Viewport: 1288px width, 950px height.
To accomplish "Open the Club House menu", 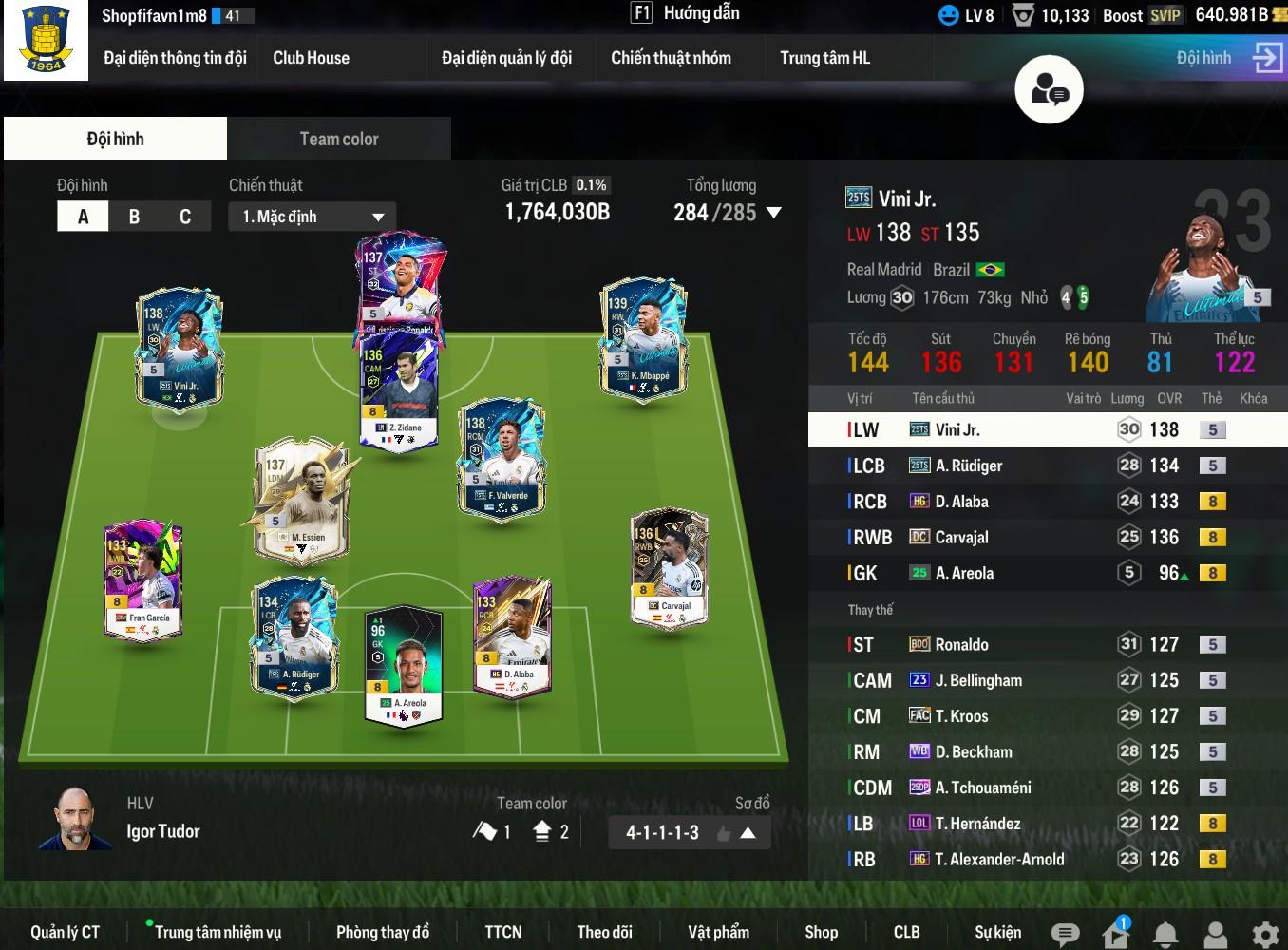I will coord(311,58).
